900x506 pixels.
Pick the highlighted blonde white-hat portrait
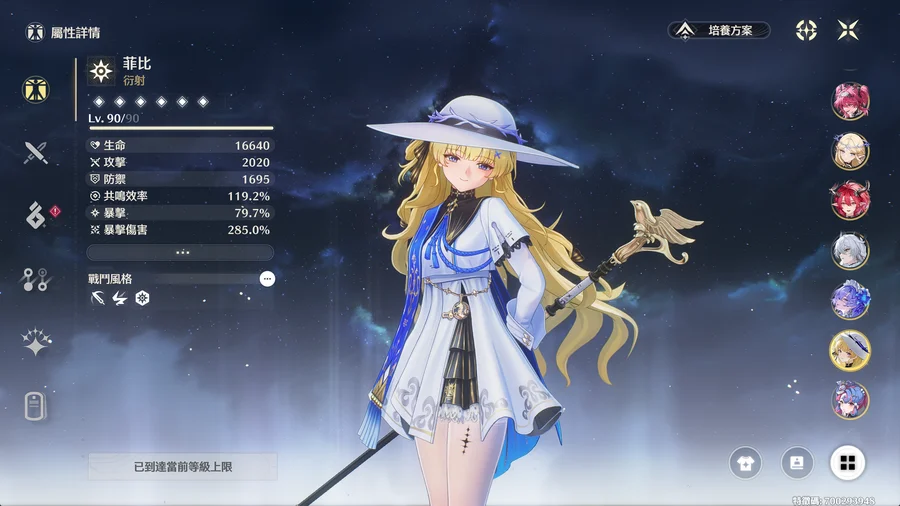click(x=850, y=350)
